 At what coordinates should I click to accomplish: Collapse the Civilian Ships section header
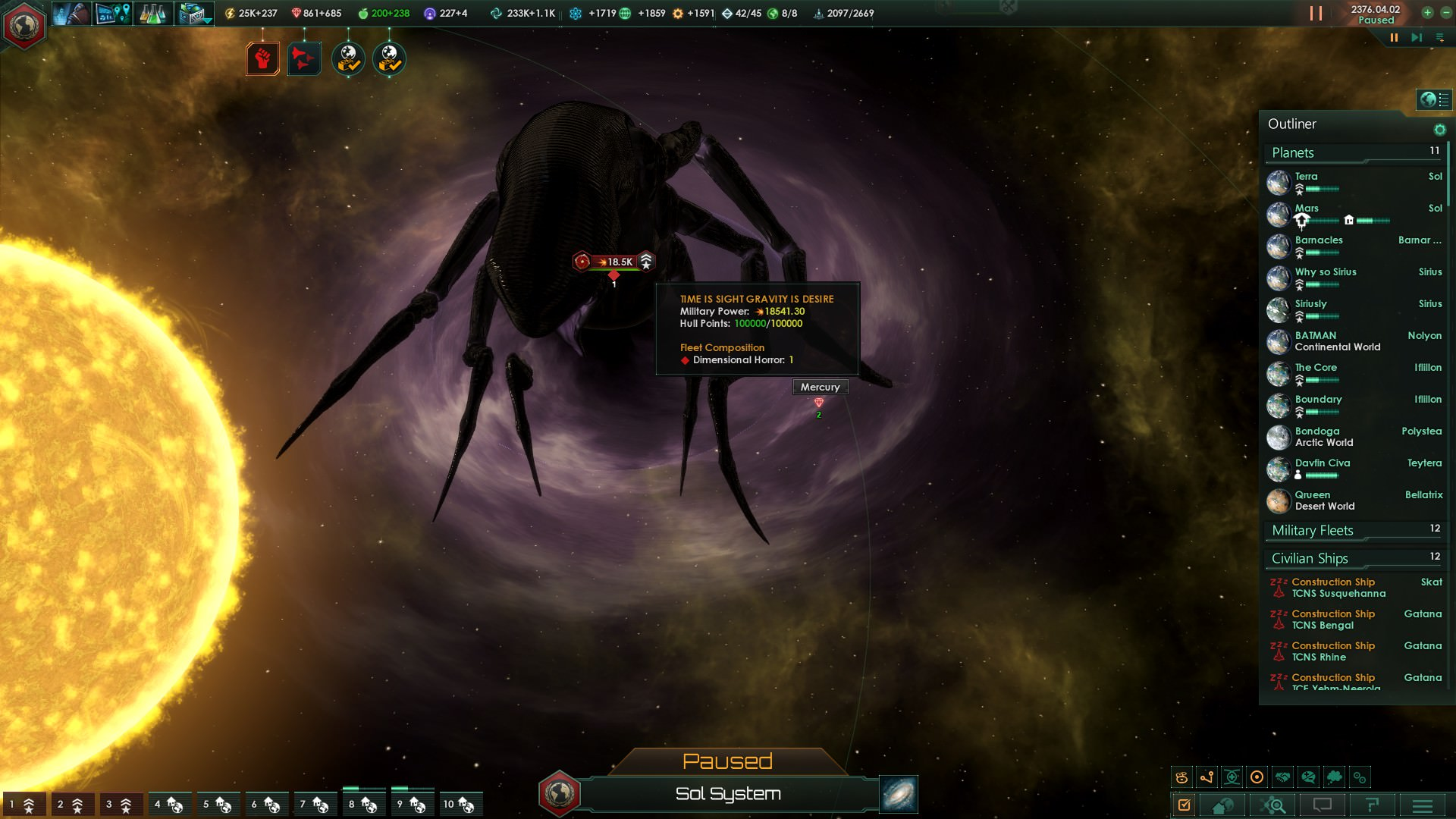tap(1310, 559)
